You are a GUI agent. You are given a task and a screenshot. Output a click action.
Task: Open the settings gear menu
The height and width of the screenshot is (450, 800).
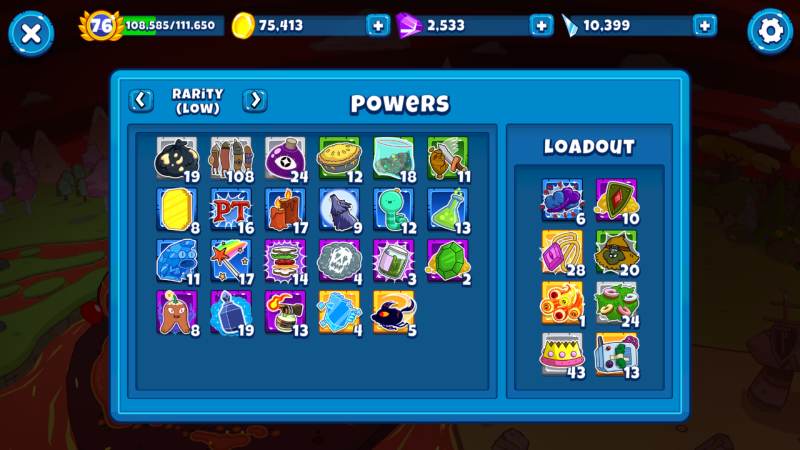770,31
